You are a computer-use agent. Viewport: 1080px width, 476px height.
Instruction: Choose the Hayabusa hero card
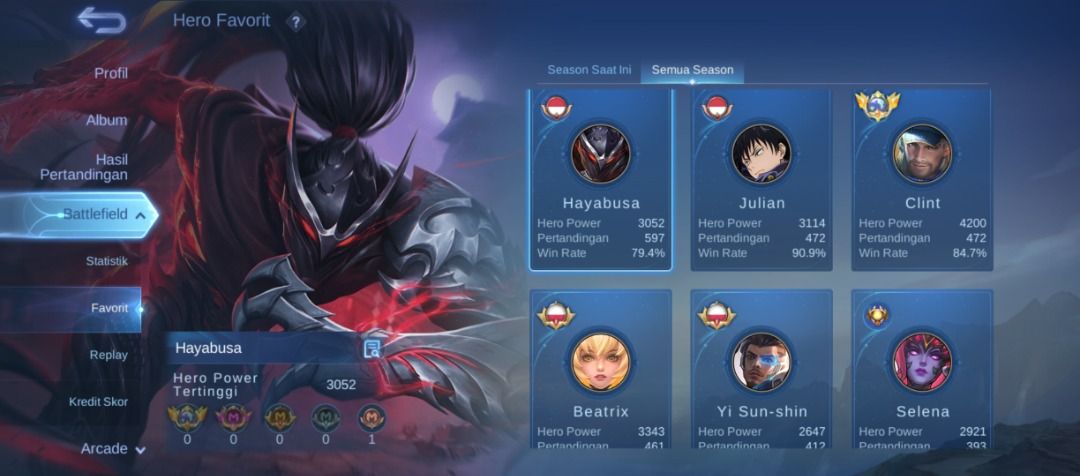600,180
